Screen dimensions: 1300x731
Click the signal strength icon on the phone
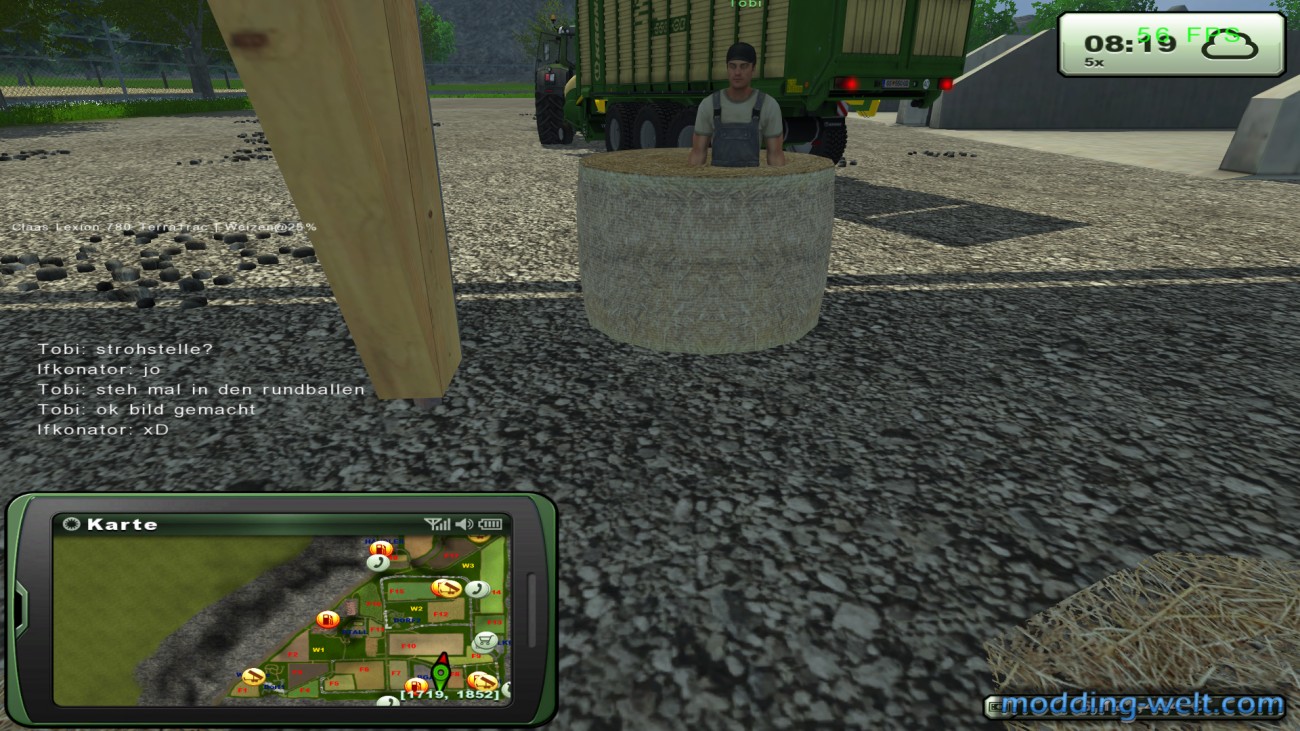[x=437, y=523]
